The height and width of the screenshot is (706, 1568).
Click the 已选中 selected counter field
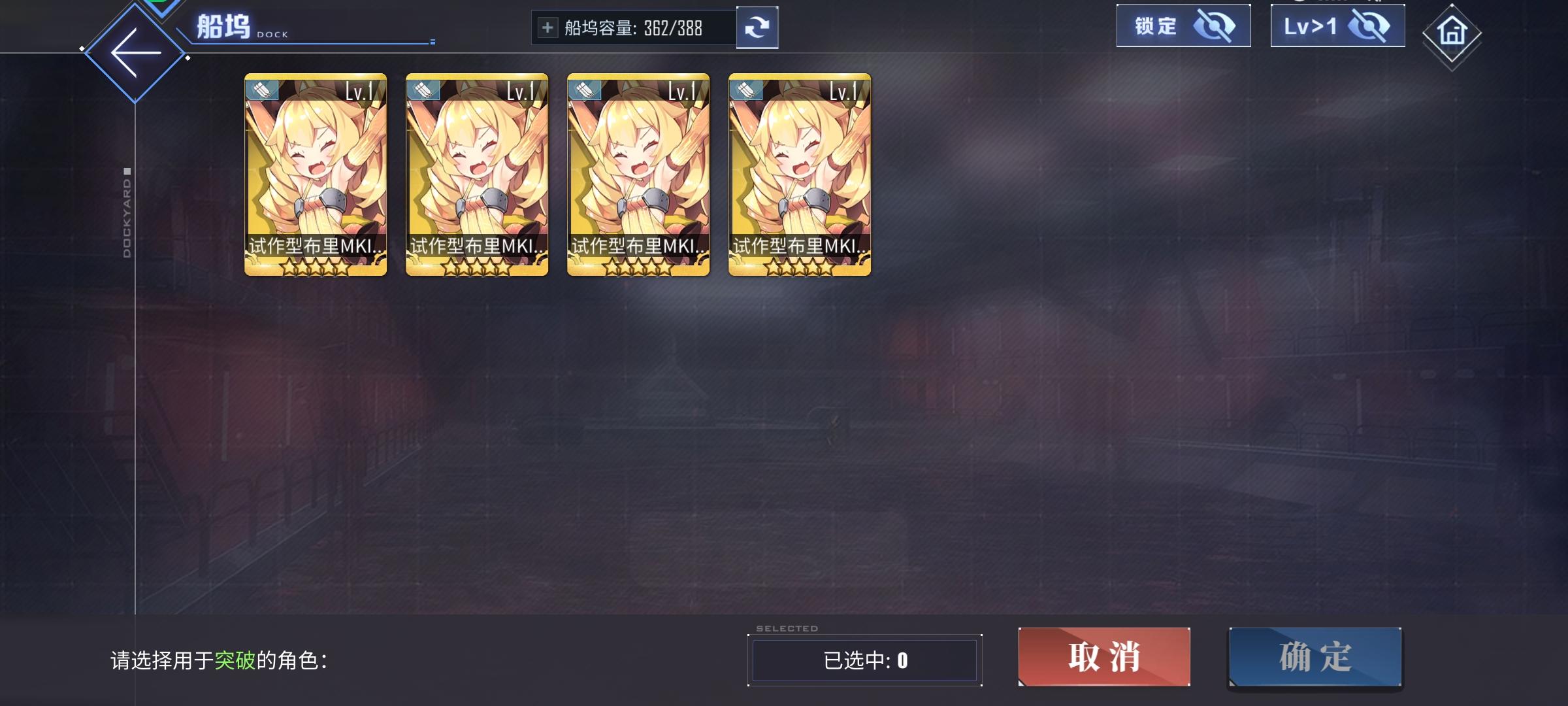[866, 660]
